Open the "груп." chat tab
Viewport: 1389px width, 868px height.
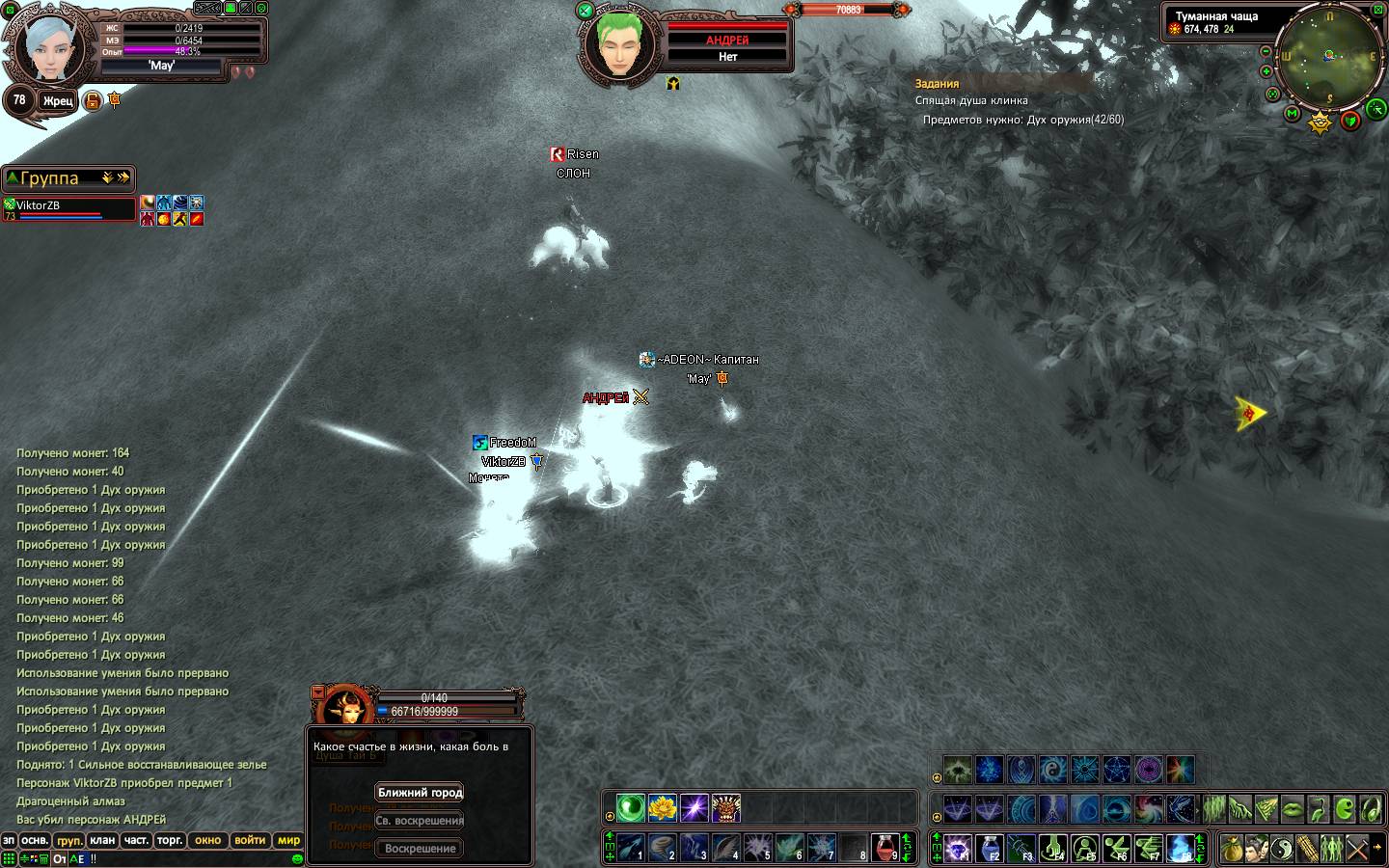(68, 840)
